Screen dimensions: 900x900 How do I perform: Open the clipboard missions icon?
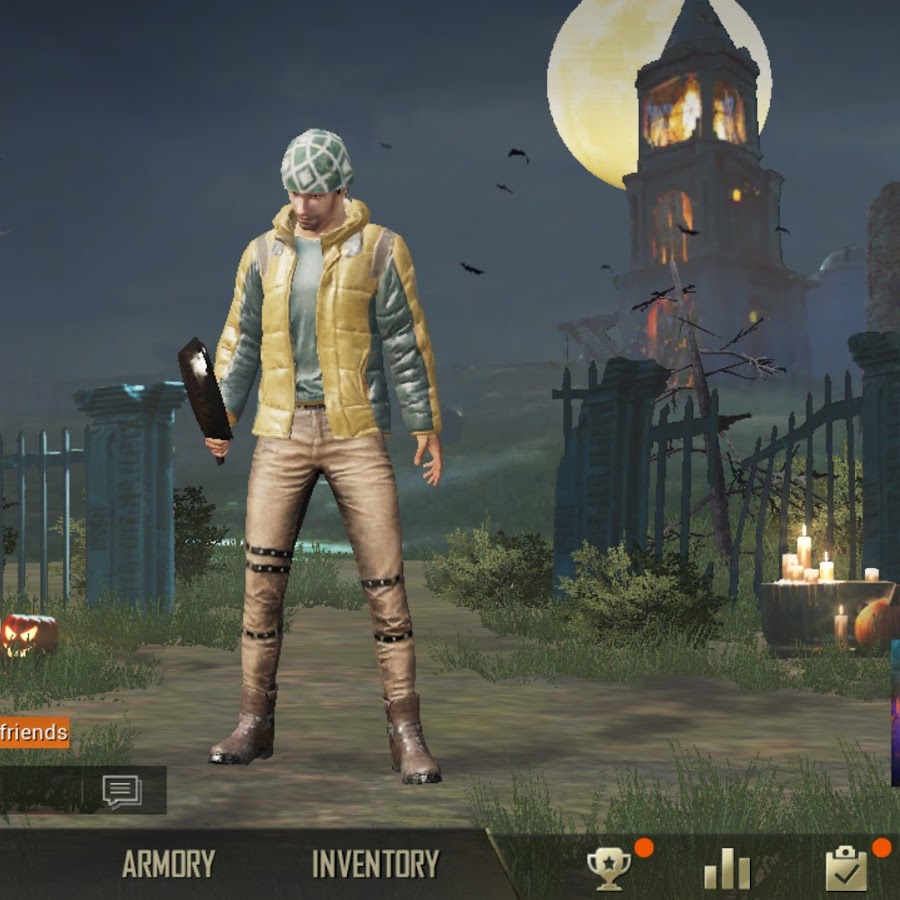pyautogui.click(x=846, y=868)
